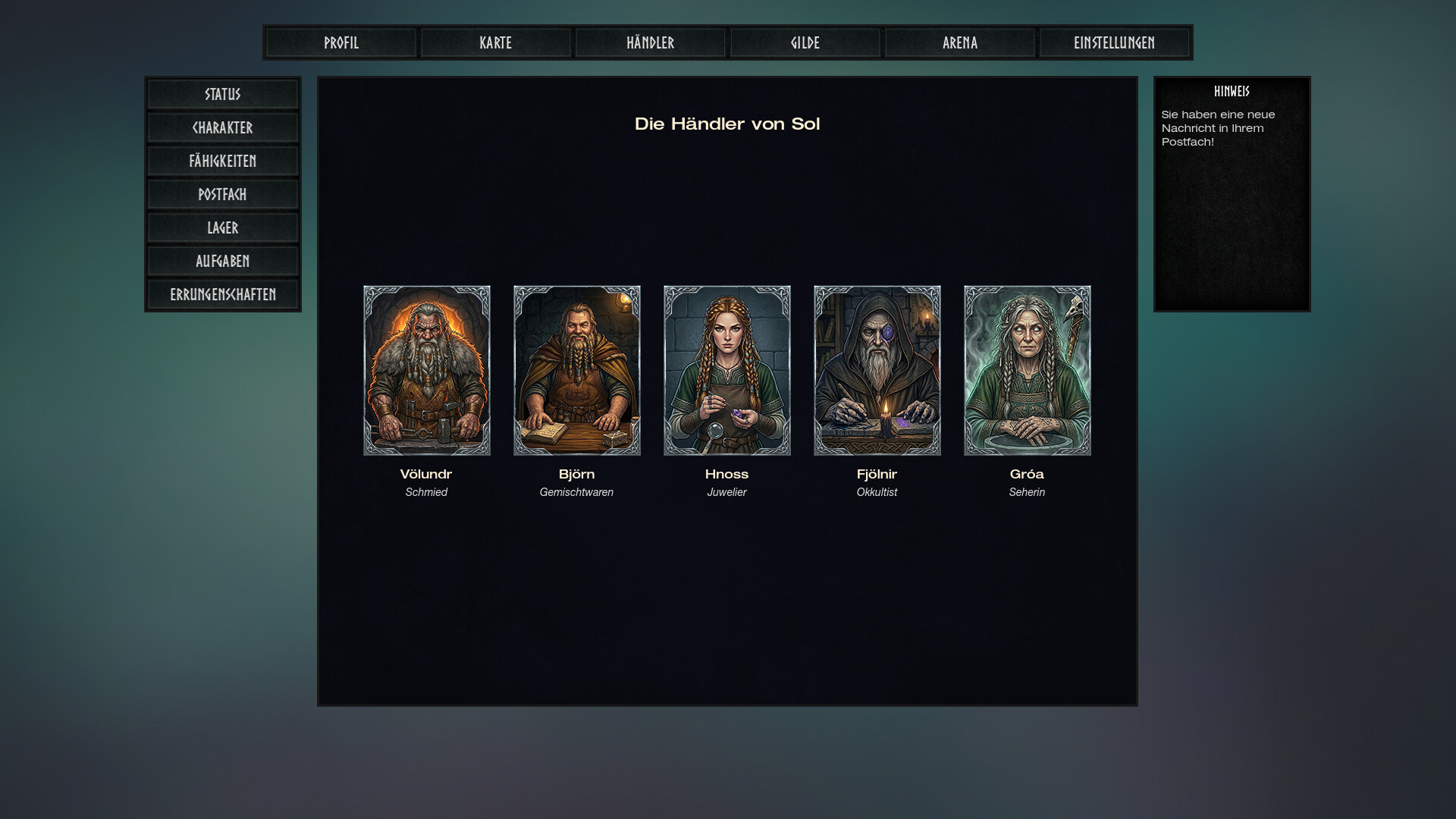Viewport: 1456px width, 819px height.
Task: Select the Händler tab in the top bar
Action: pyautogui.click(x=650, y=42)
